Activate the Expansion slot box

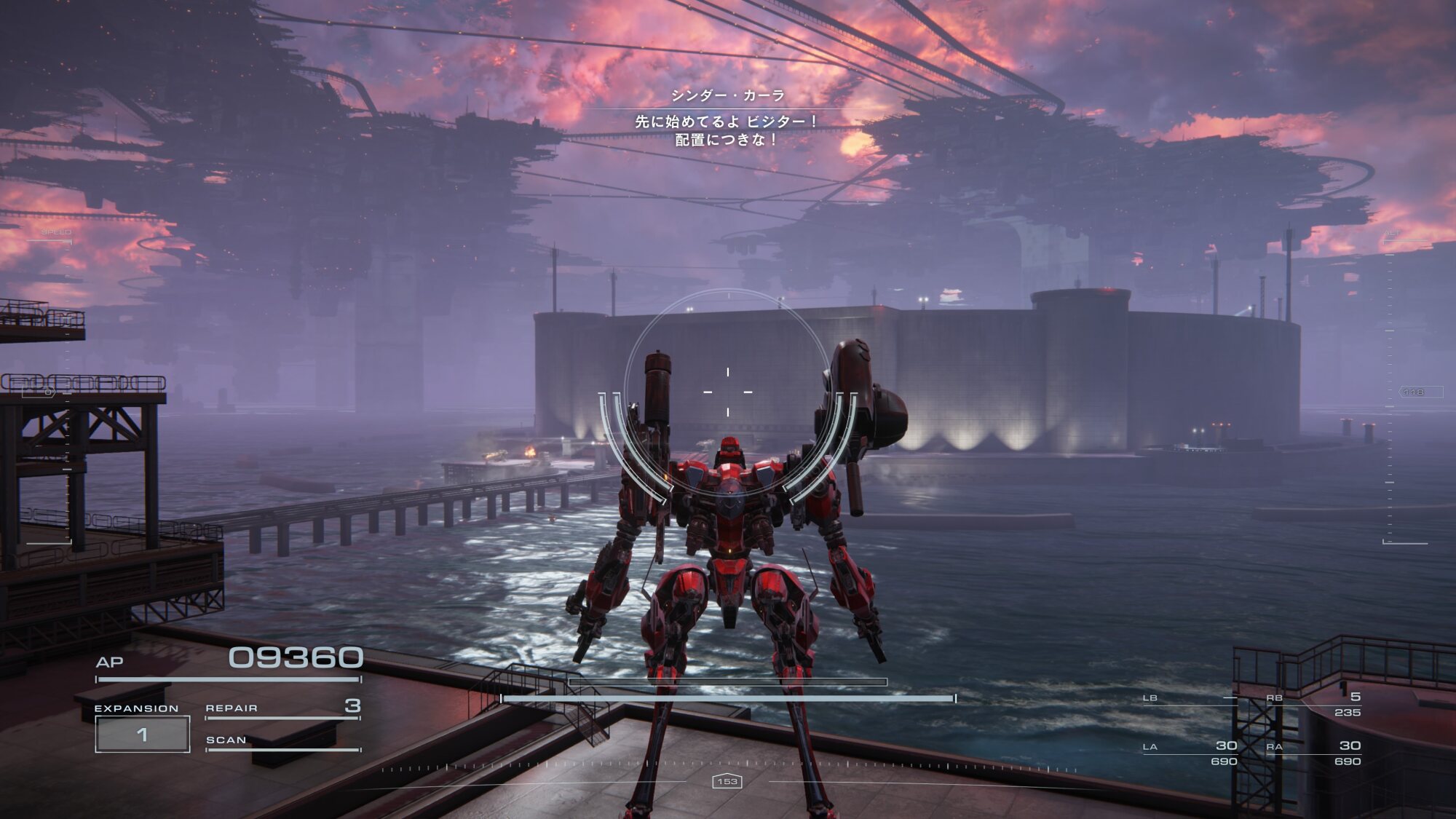[x=143, y=734]
